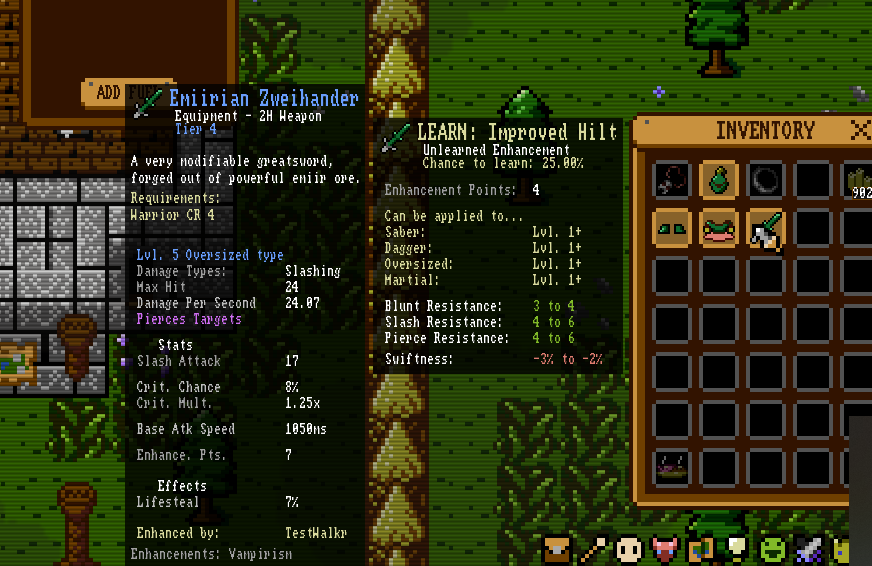872x566 pixels.
Task: Open the map scroll toolbar icon
Action: [699, 549]
